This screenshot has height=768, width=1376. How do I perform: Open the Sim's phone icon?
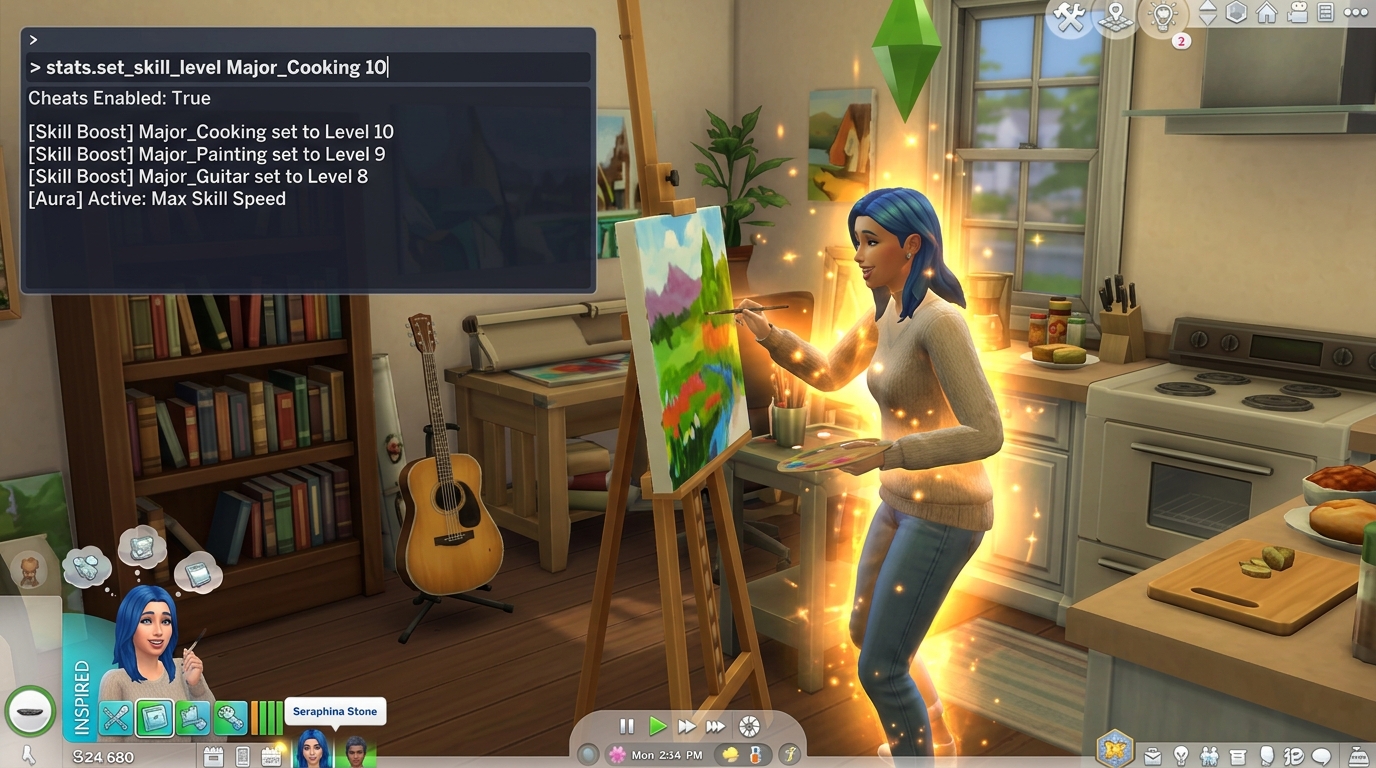pos(244,755)
